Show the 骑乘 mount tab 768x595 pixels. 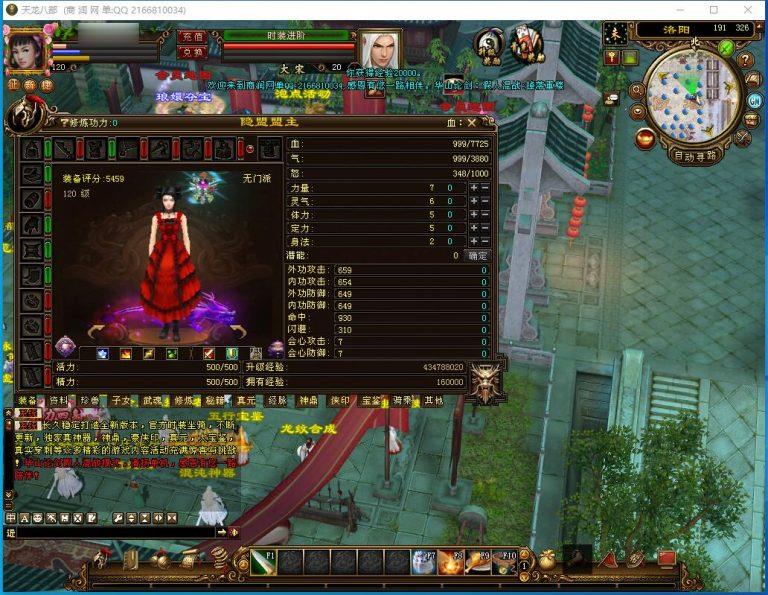pos(401,400)
